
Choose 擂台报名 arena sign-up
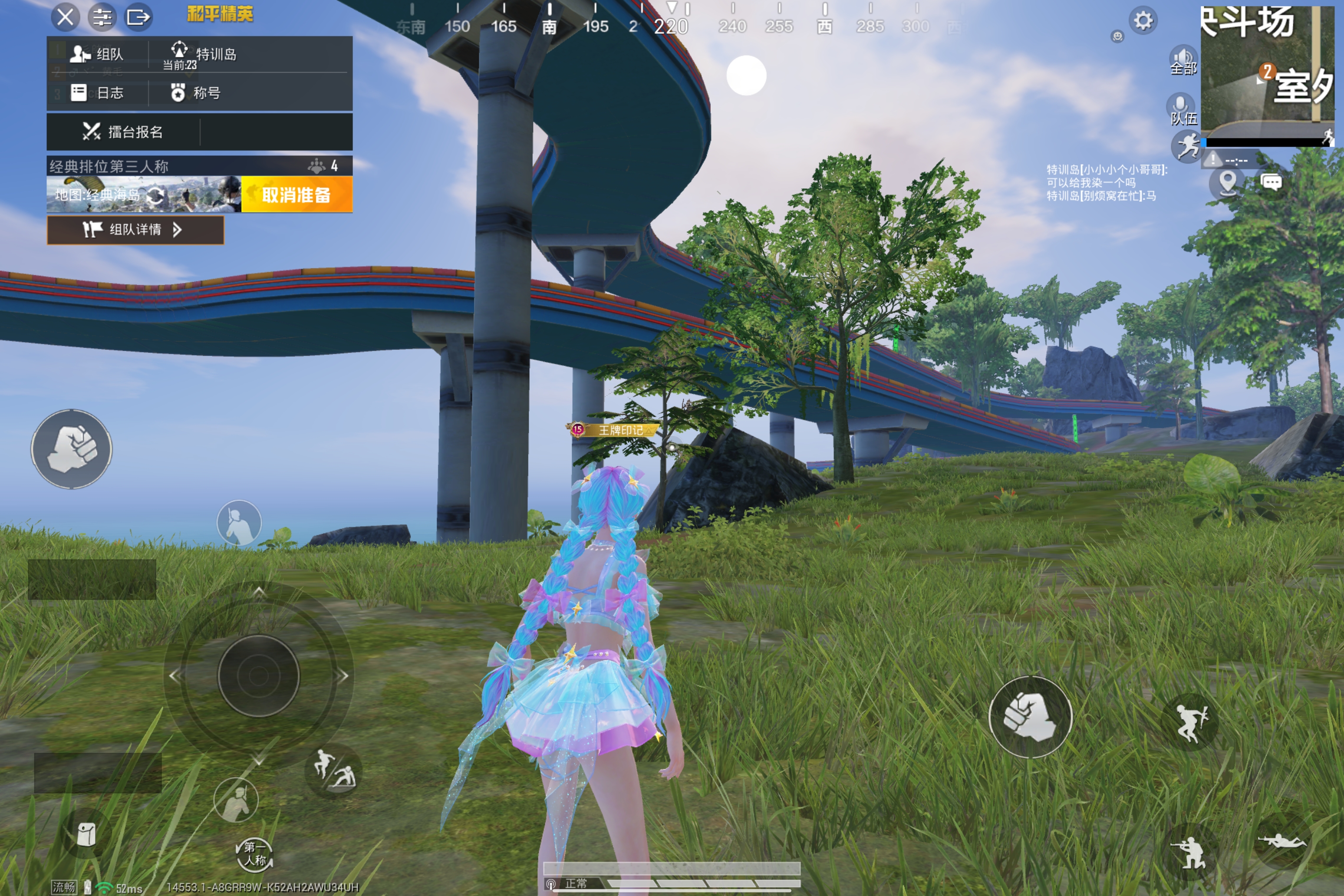click(x=123, y=132)
